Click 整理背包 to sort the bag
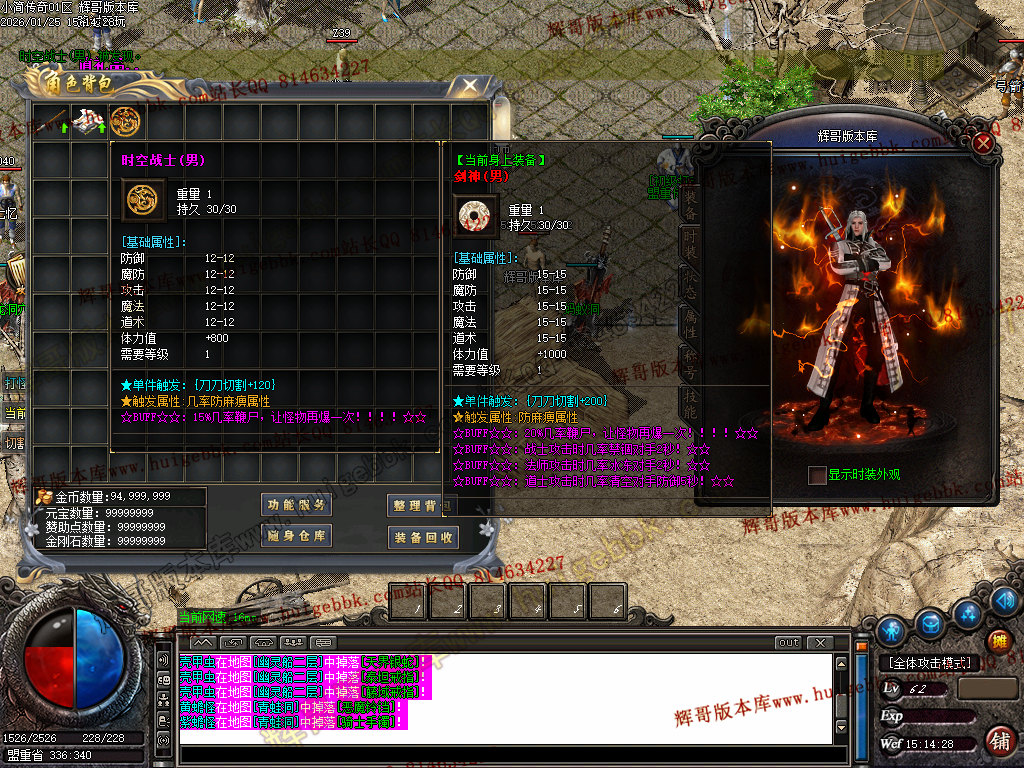This screenshot has height=768, width=1024. 421,506
